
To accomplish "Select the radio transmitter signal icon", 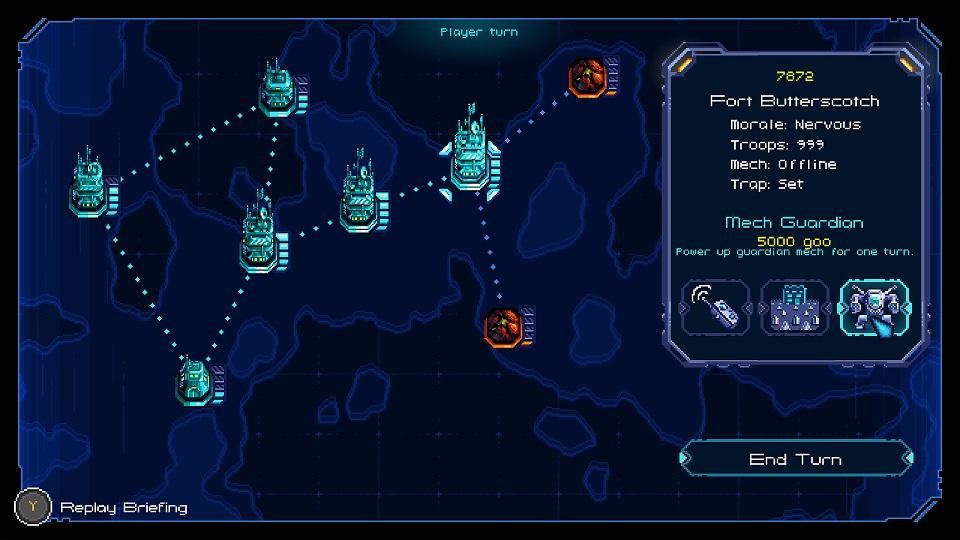I will pos(716,307).
